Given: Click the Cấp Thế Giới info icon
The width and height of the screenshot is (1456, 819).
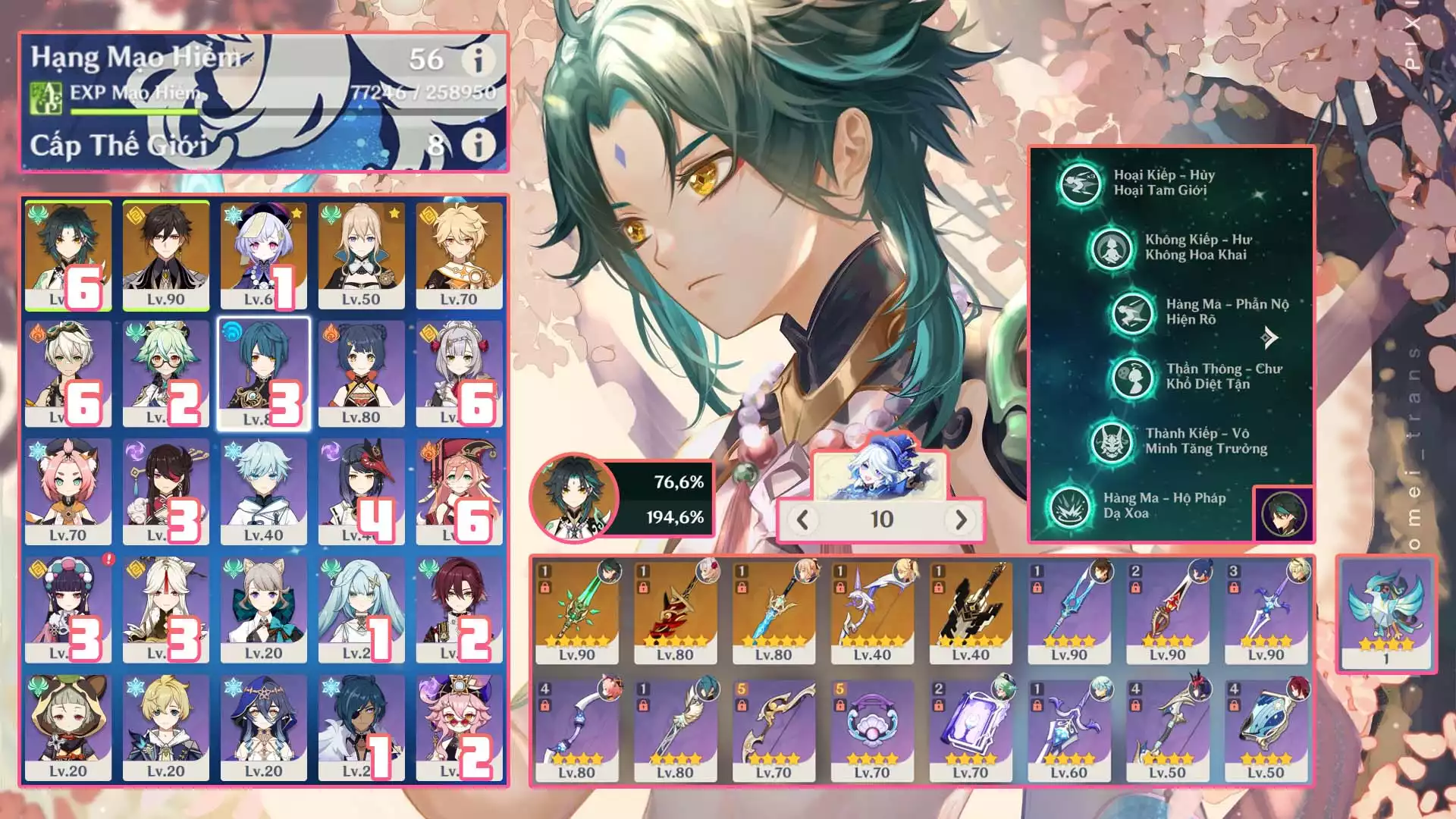Looking at the screenshot, I should 479,144.
